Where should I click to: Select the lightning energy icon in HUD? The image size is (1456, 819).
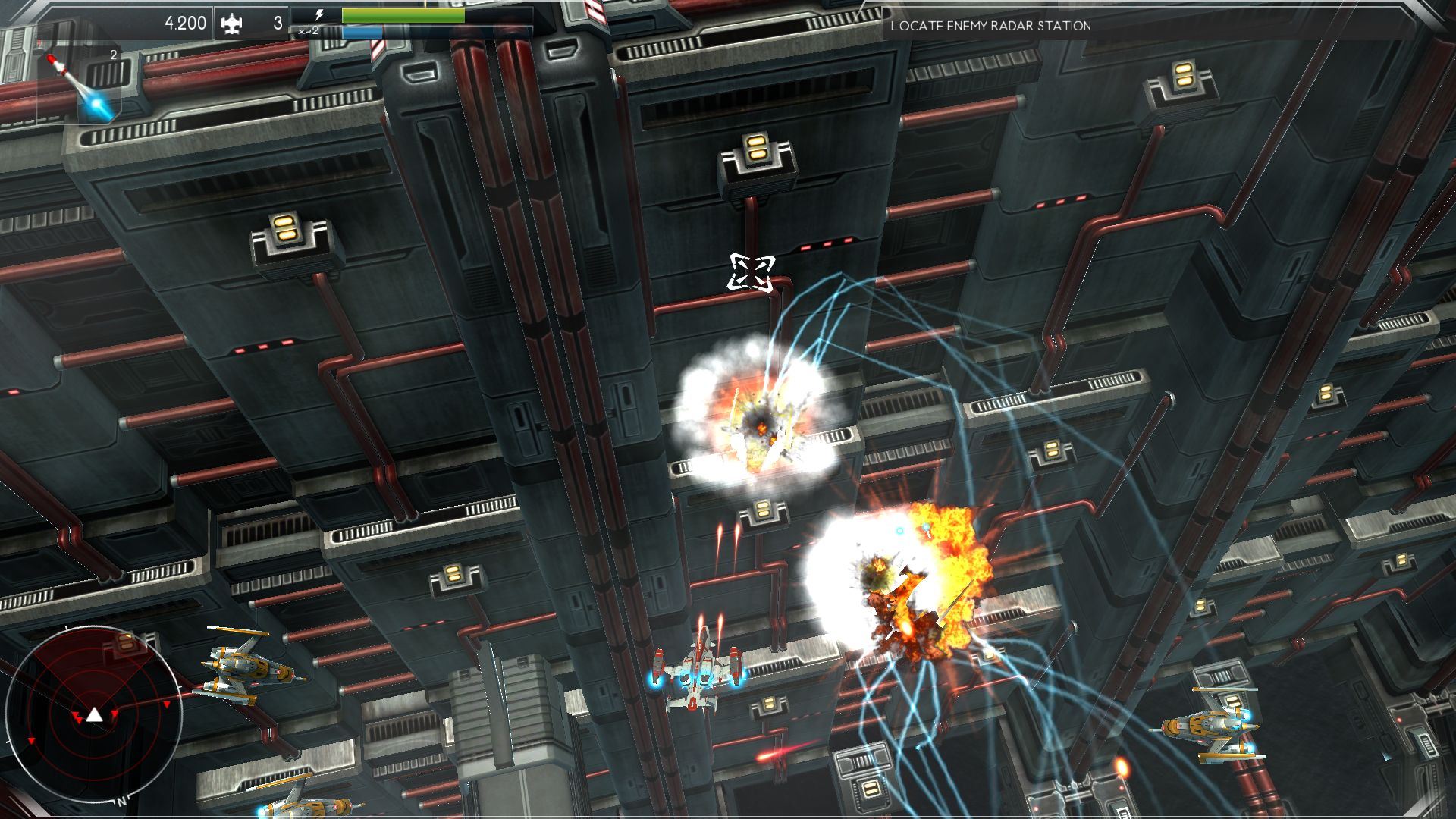319,14
